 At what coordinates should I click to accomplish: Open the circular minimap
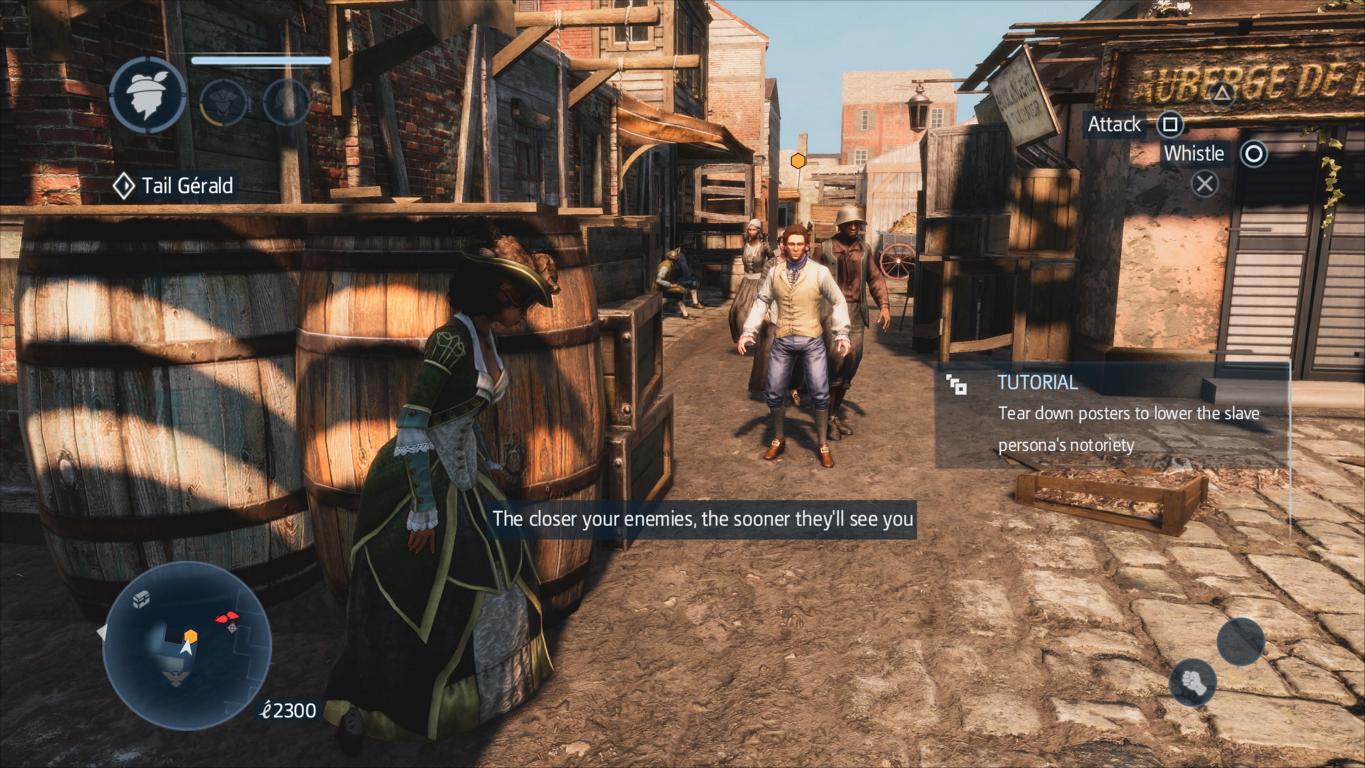pos(186,645)
